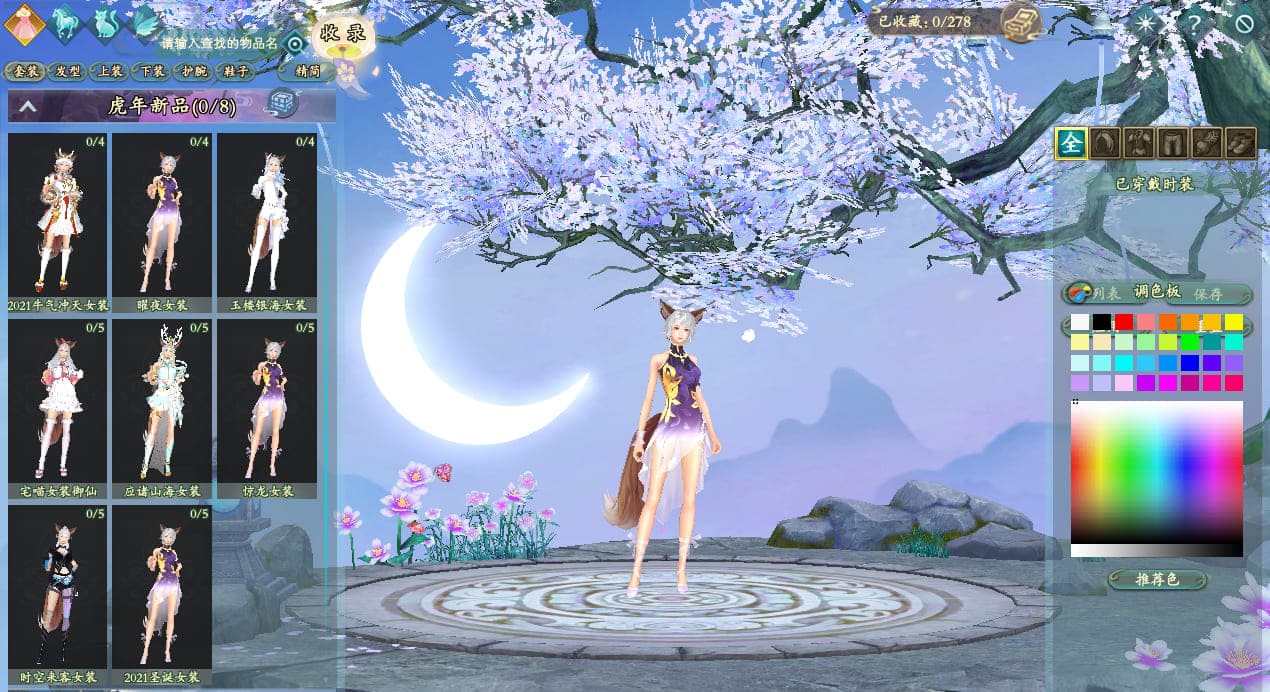Screen dimensions: 1270x692
Task: Select the 套装 outfit set category
Action: (x=26, y=71)
